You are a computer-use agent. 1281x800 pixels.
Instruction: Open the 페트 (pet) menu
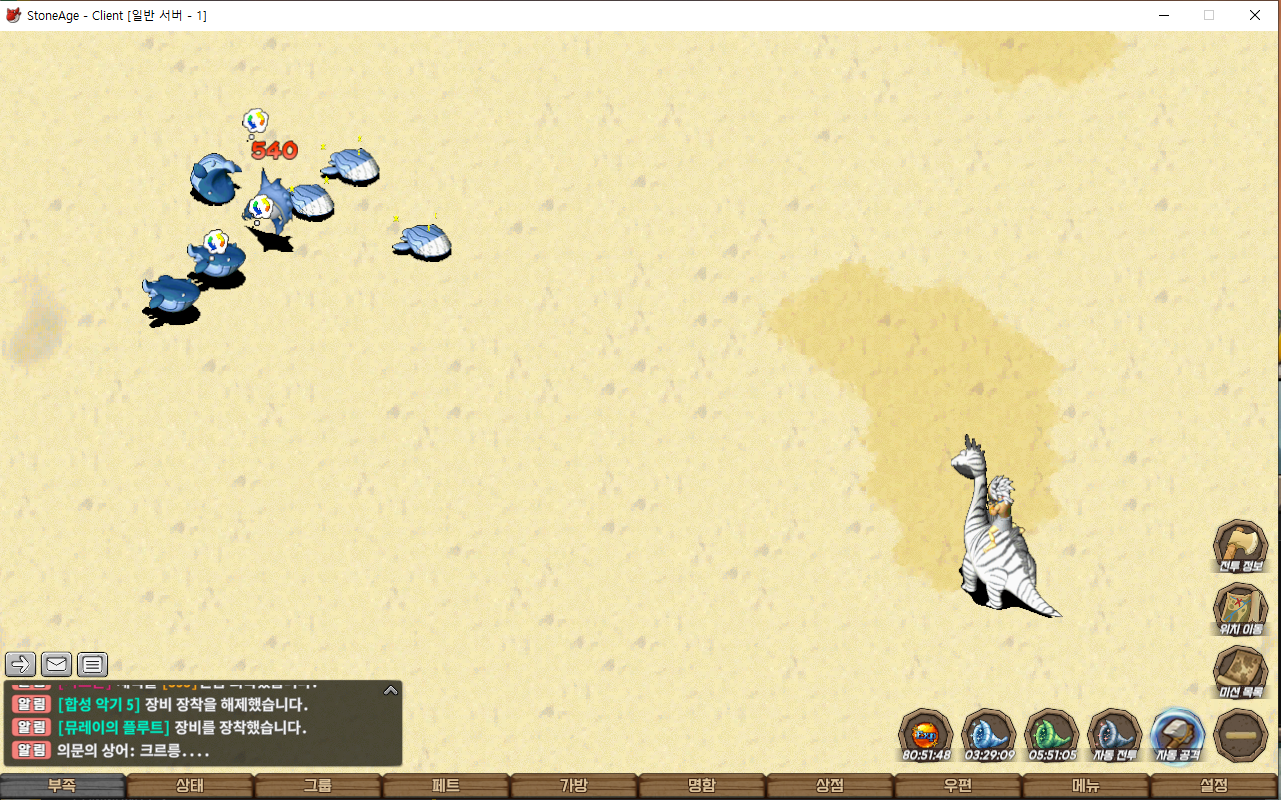pyautogui.click(x=446, y=786)
